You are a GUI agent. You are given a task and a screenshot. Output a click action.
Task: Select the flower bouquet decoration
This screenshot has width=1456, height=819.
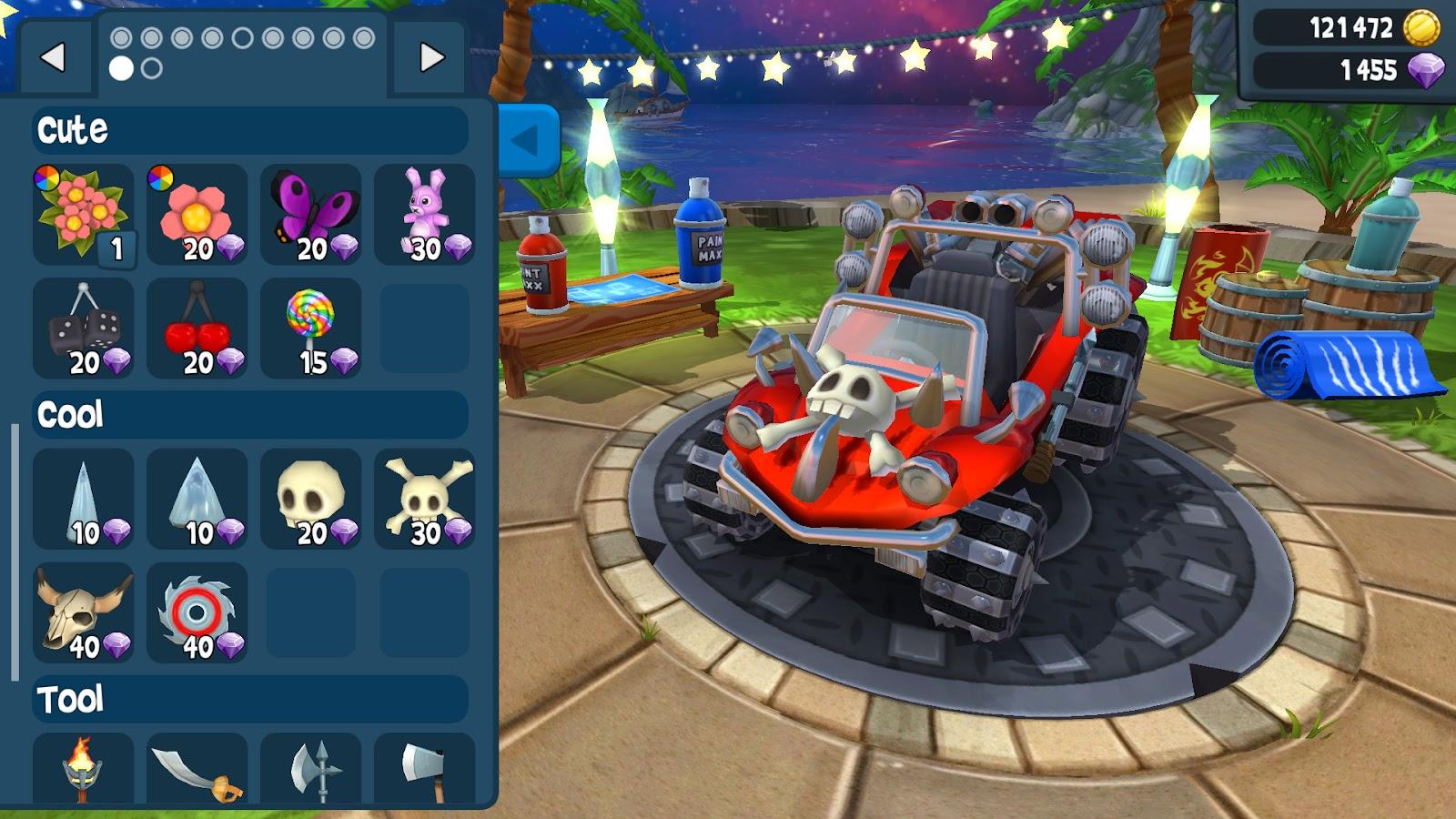(83, 215)
